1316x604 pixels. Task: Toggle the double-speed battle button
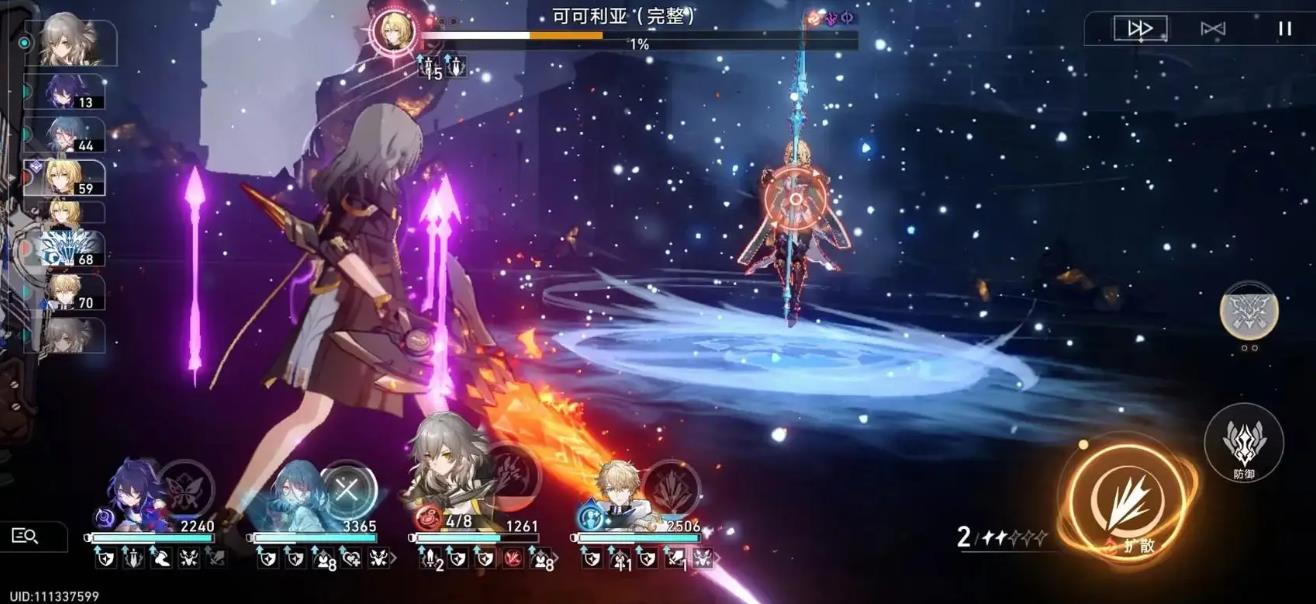coord(1140,29)
